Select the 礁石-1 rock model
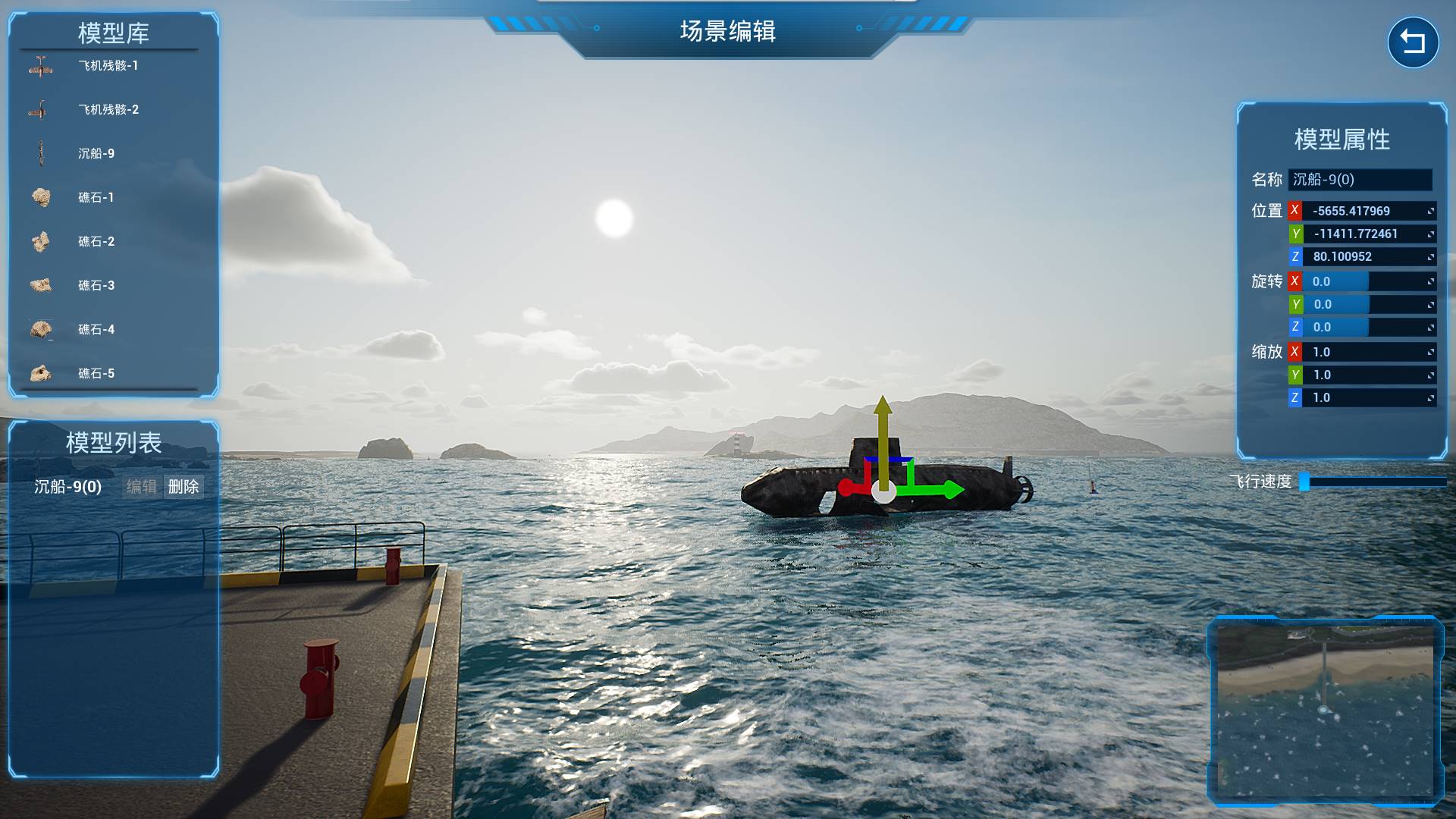Image resolution: width=1456 pixels, height=819 pixels. coord(96,198)
